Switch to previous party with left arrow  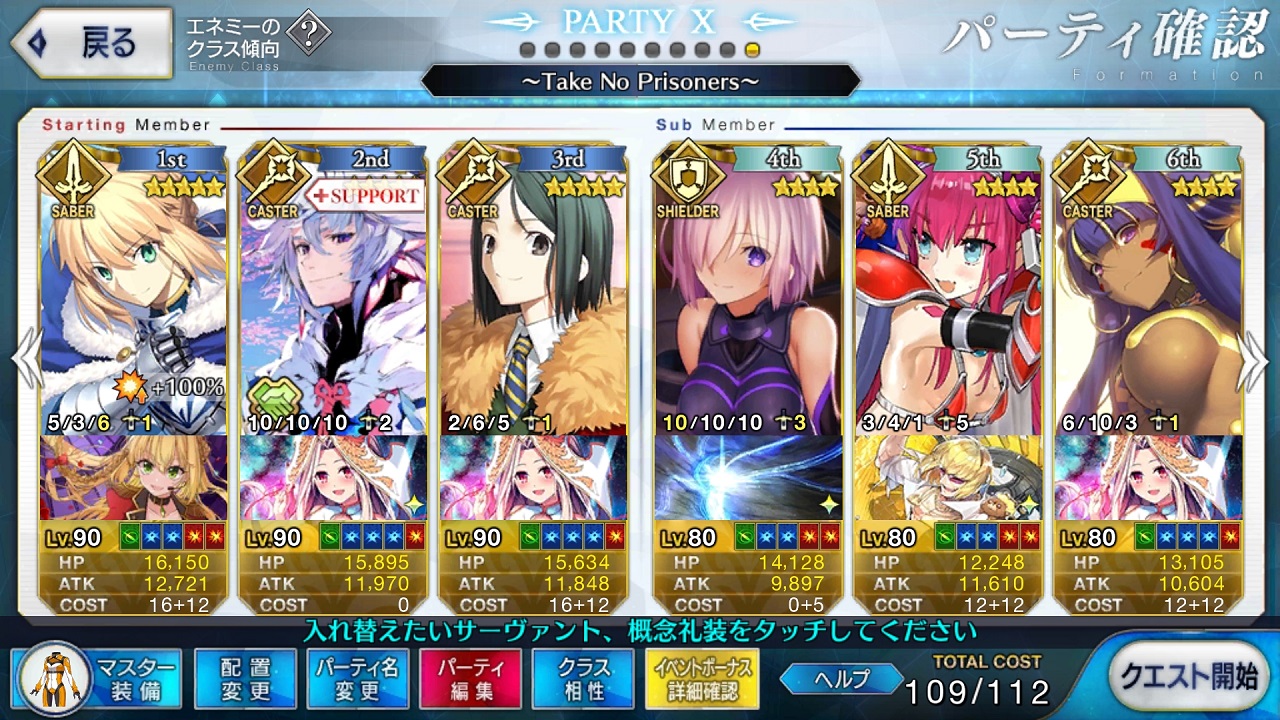coord(24,360)
